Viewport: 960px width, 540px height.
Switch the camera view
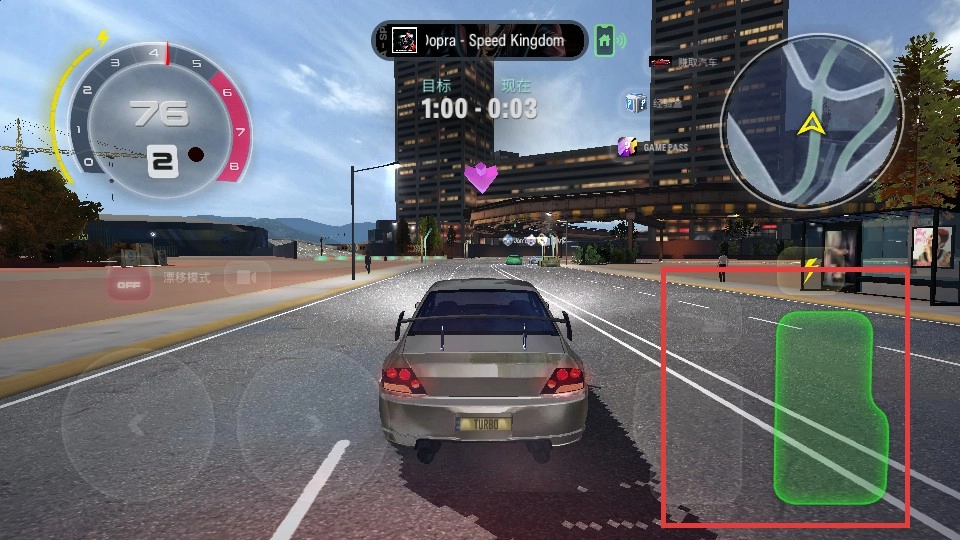pyautogui.click(x=246, y=278)
